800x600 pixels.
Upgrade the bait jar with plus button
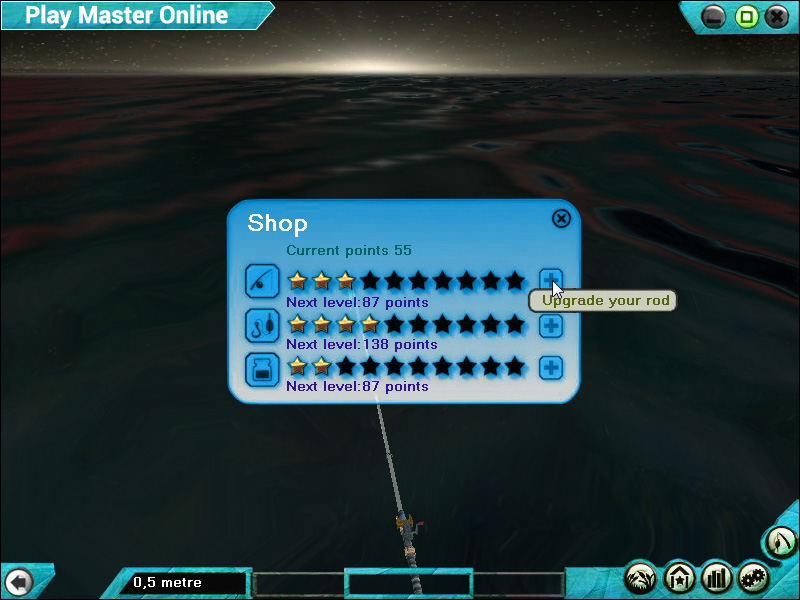pos(551,368)
